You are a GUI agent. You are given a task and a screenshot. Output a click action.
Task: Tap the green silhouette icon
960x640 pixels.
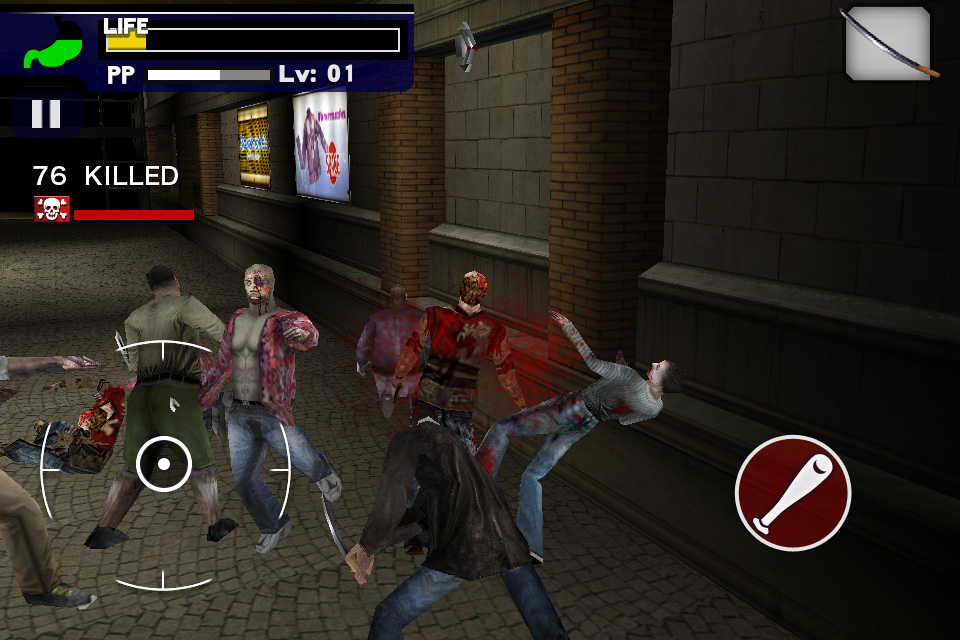pos(52,45)
